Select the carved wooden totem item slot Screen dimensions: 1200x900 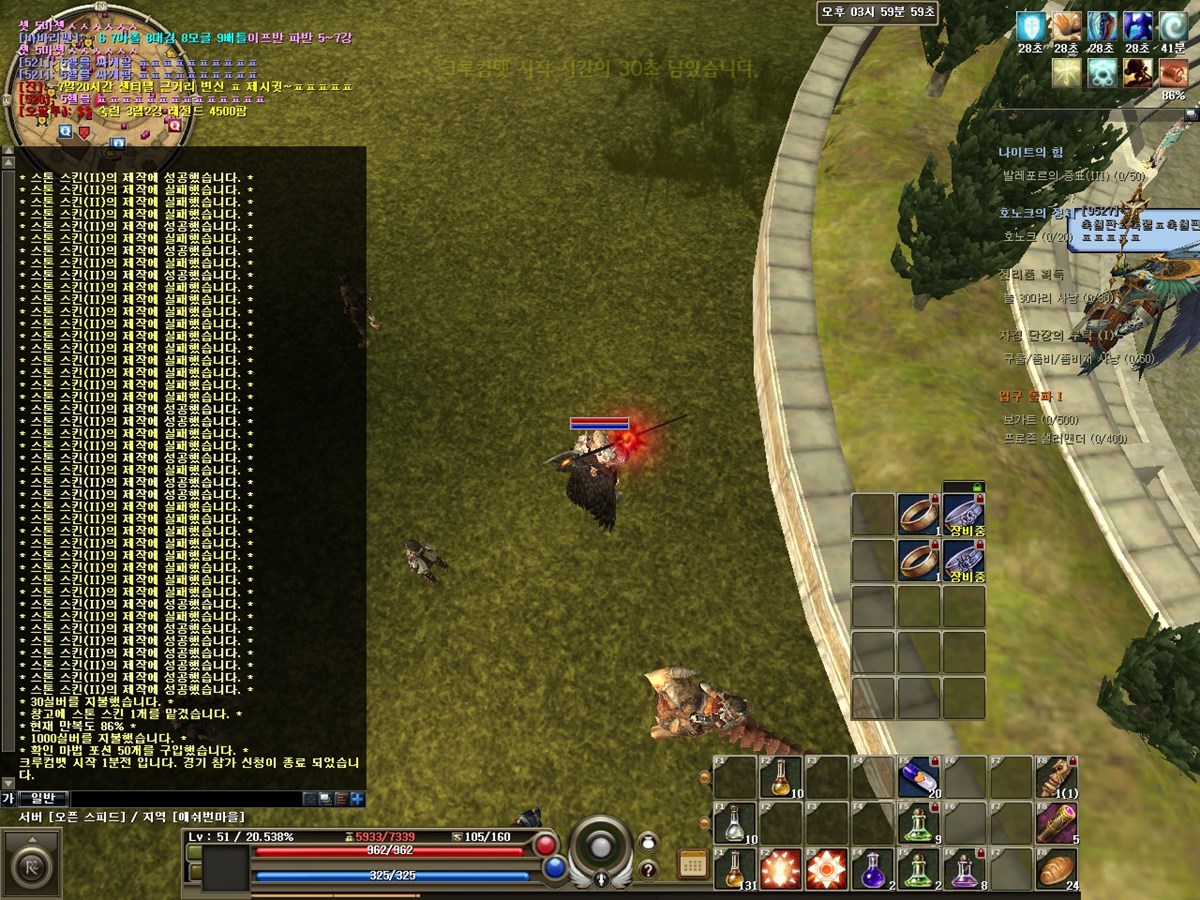click(1056, 776)
